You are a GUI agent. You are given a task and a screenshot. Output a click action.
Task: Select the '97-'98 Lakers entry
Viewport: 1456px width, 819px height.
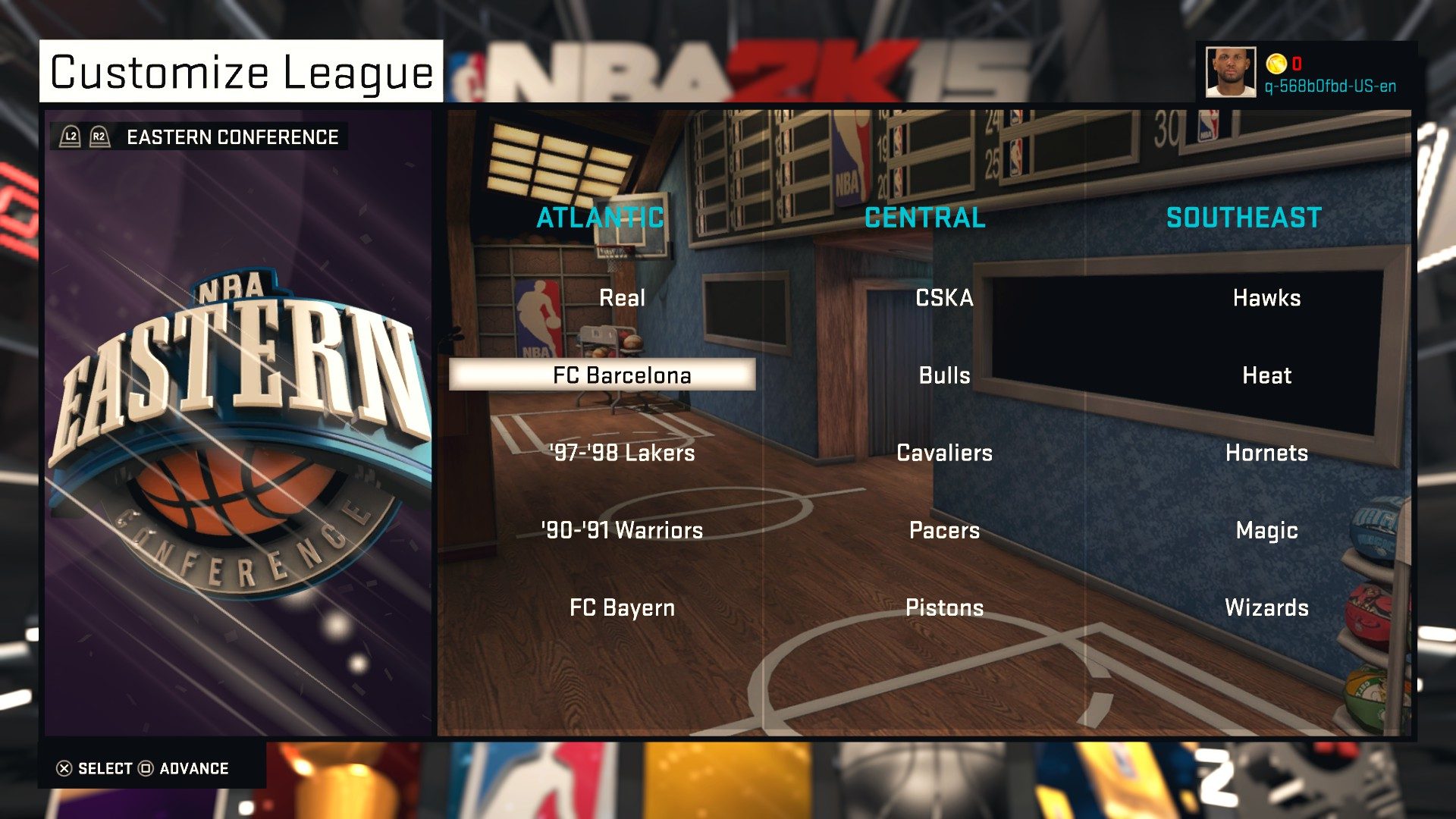coord(620,453)
